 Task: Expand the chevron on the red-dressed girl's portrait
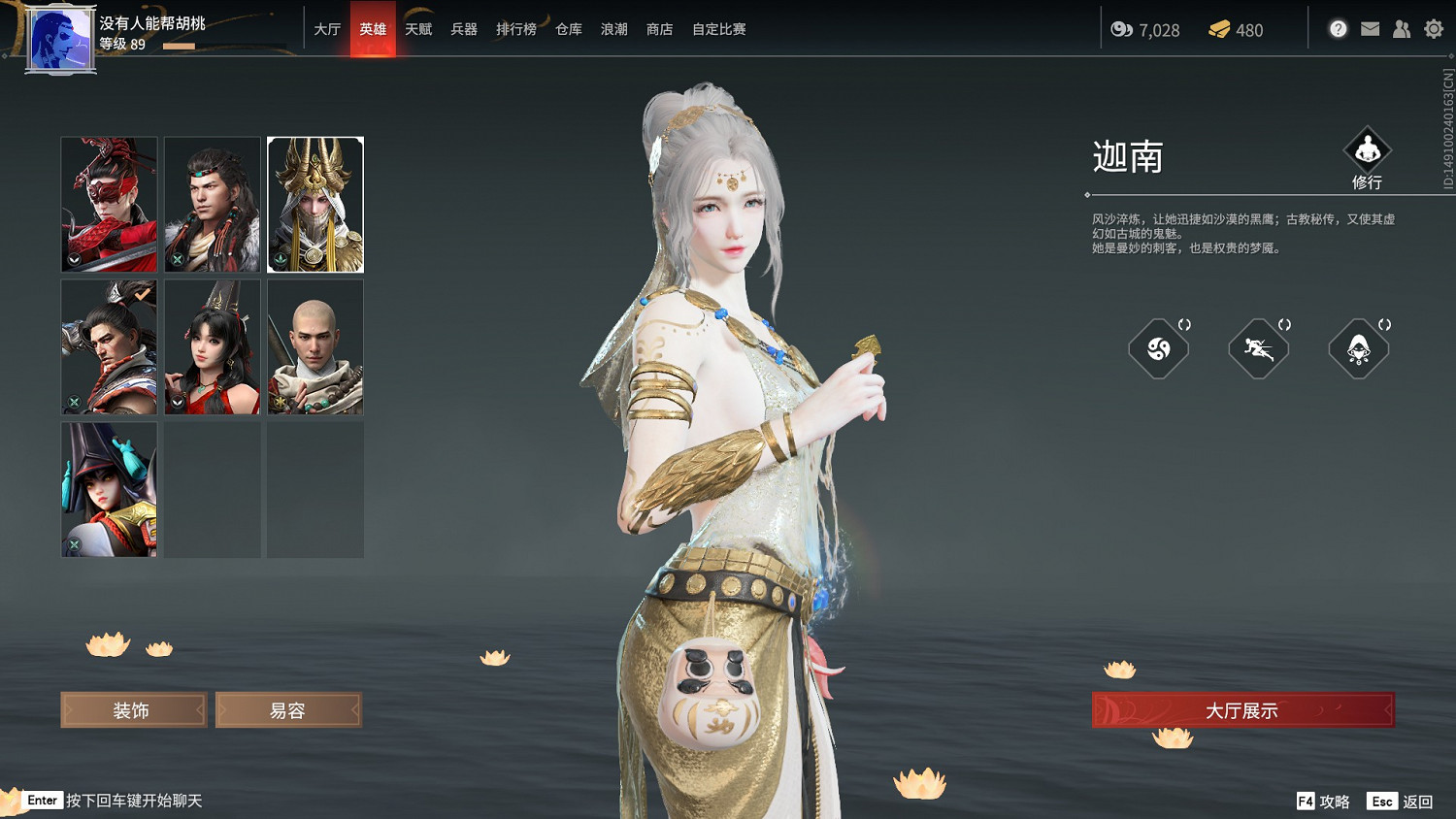point(176,403)
